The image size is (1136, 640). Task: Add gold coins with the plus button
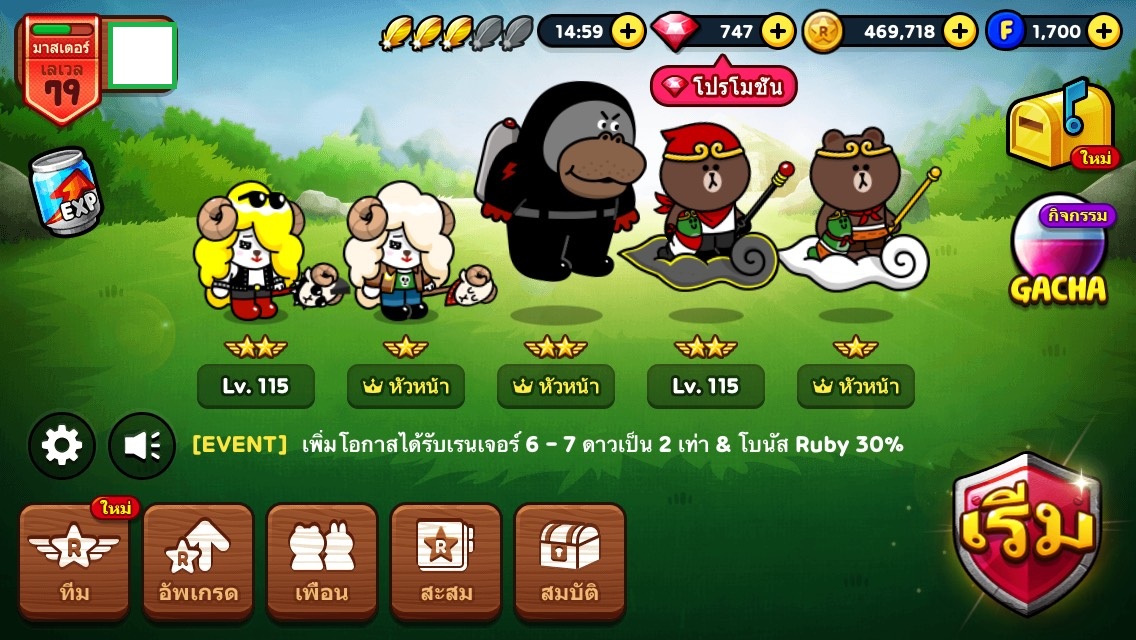coord(960,31)
